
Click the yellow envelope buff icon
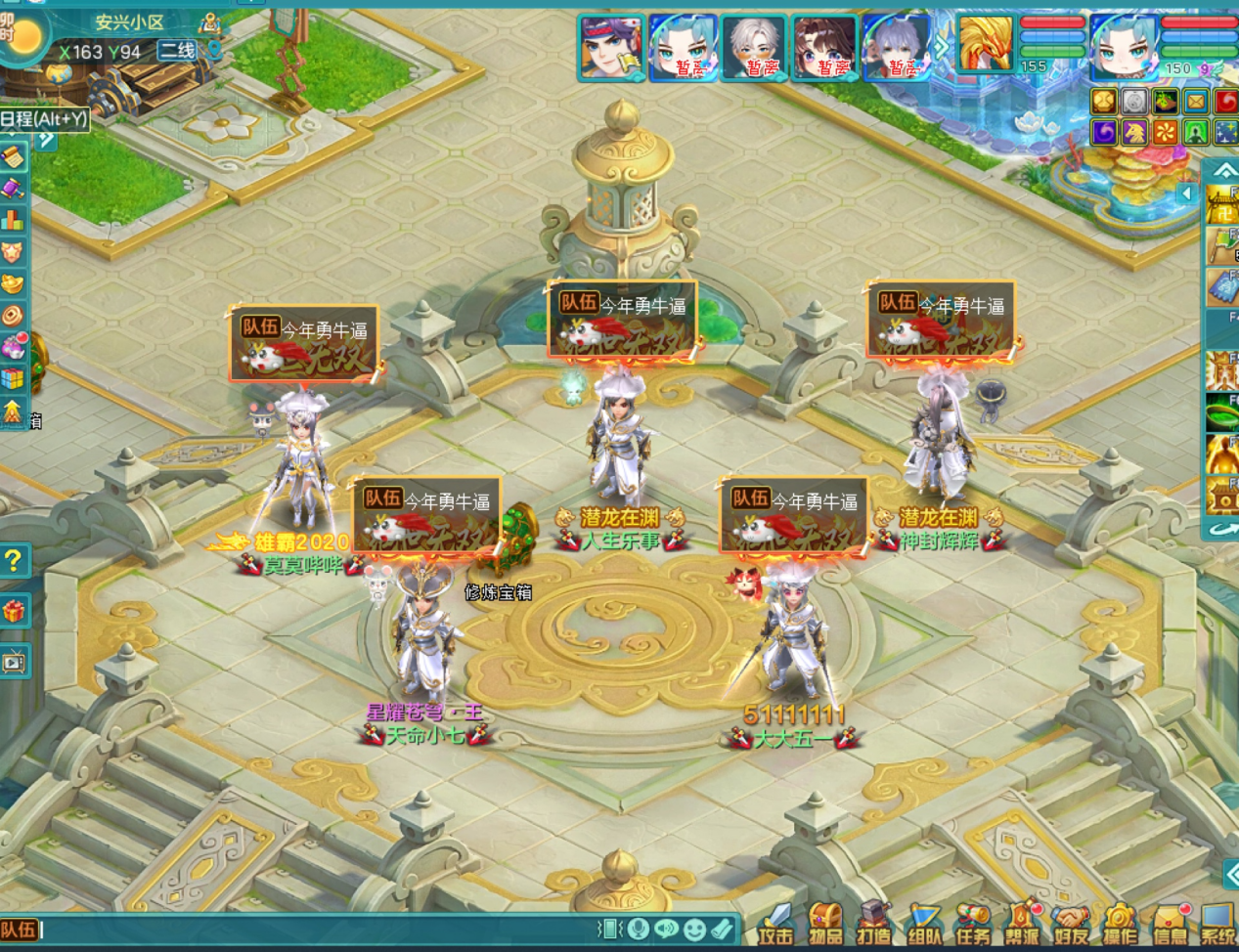pyautogui.click(x=1196, y=101)
